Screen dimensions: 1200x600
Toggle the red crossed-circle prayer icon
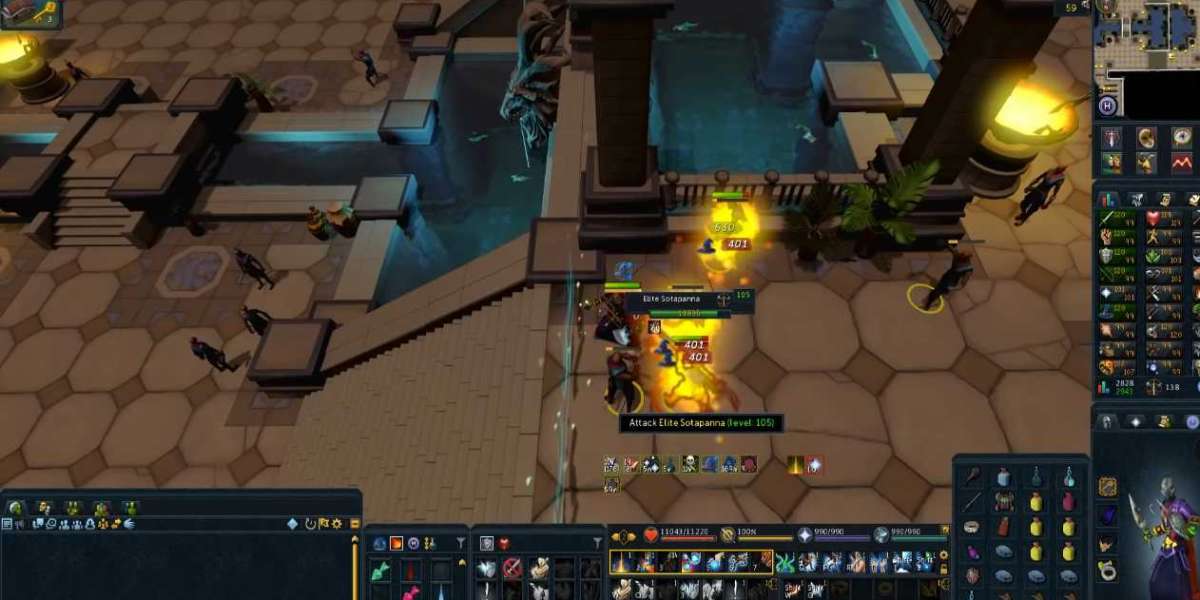pos(512,568)
